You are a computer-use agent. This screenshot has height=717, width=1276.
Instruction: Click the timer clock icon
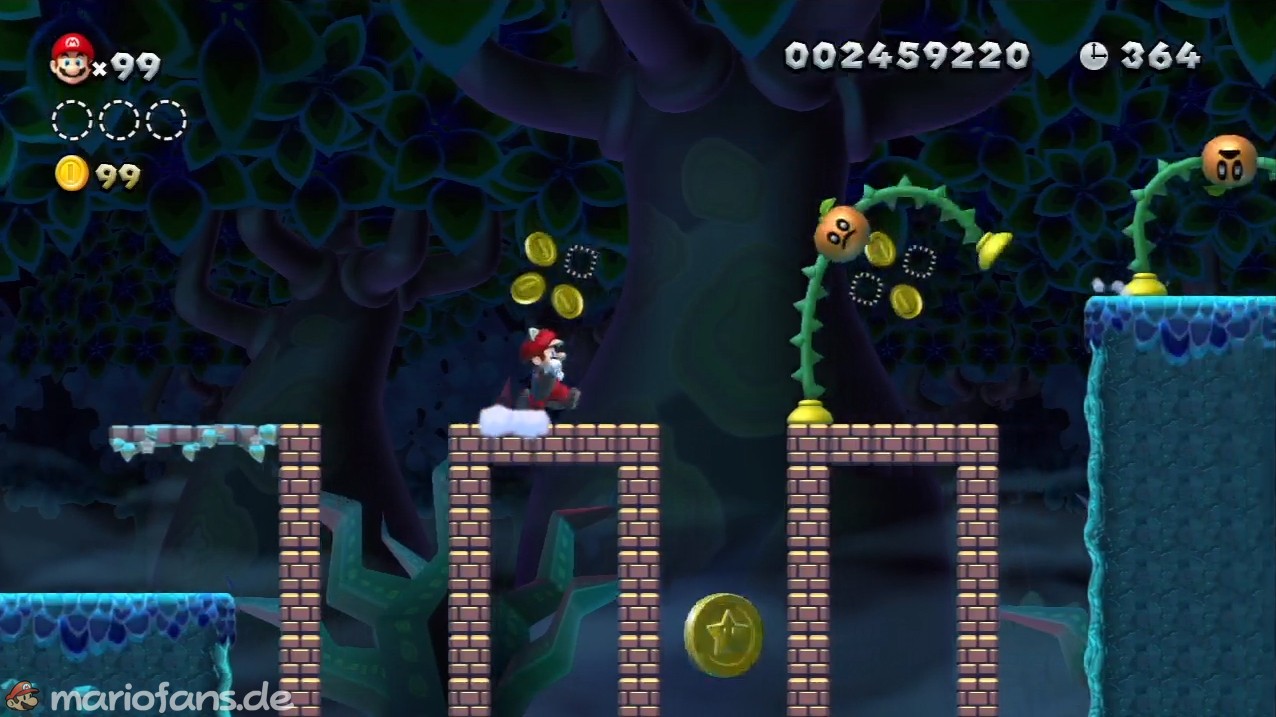(x=1094, y=56)
